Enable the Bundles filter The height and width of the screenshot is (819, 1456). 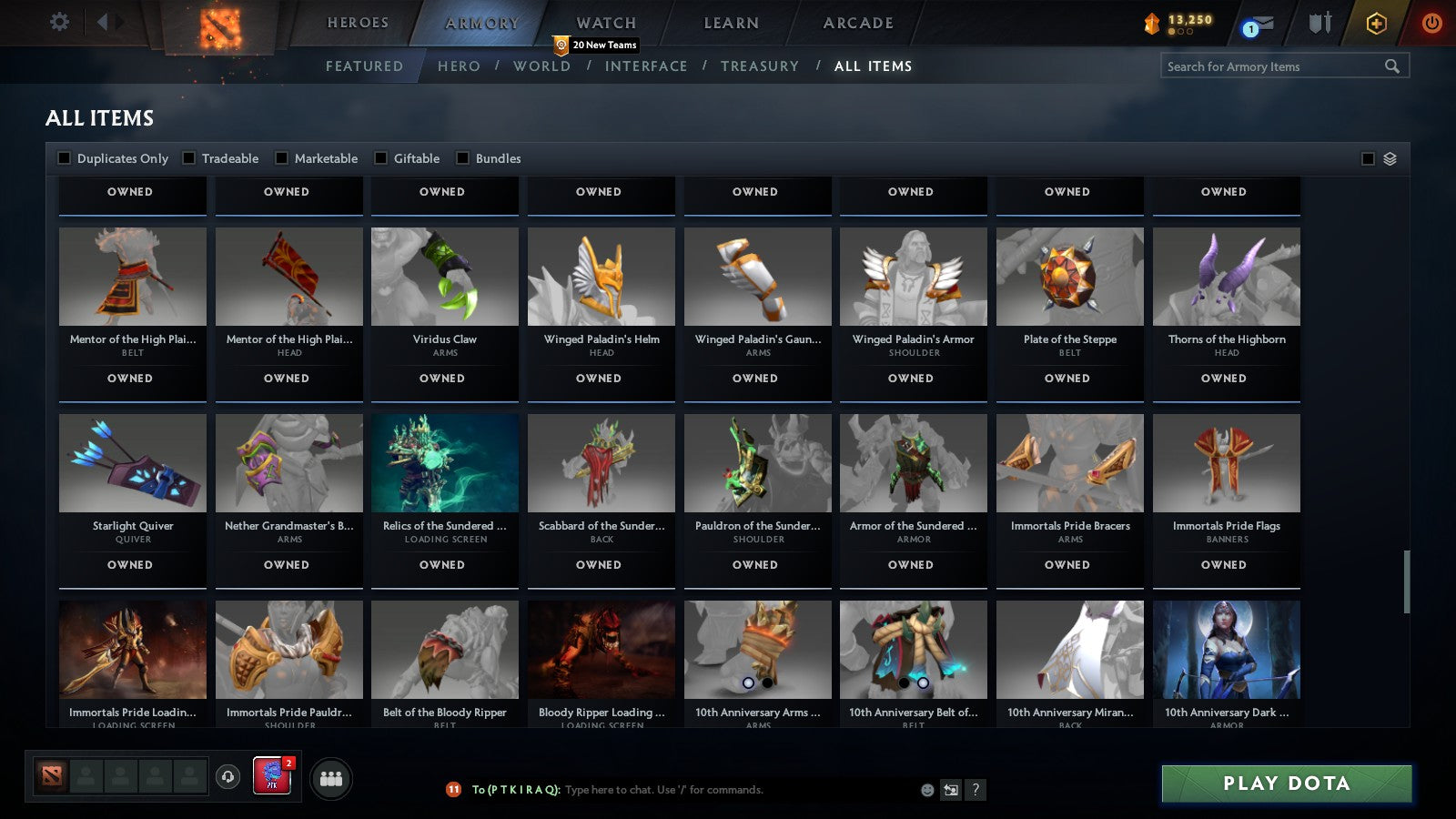[x=462, y=157]
